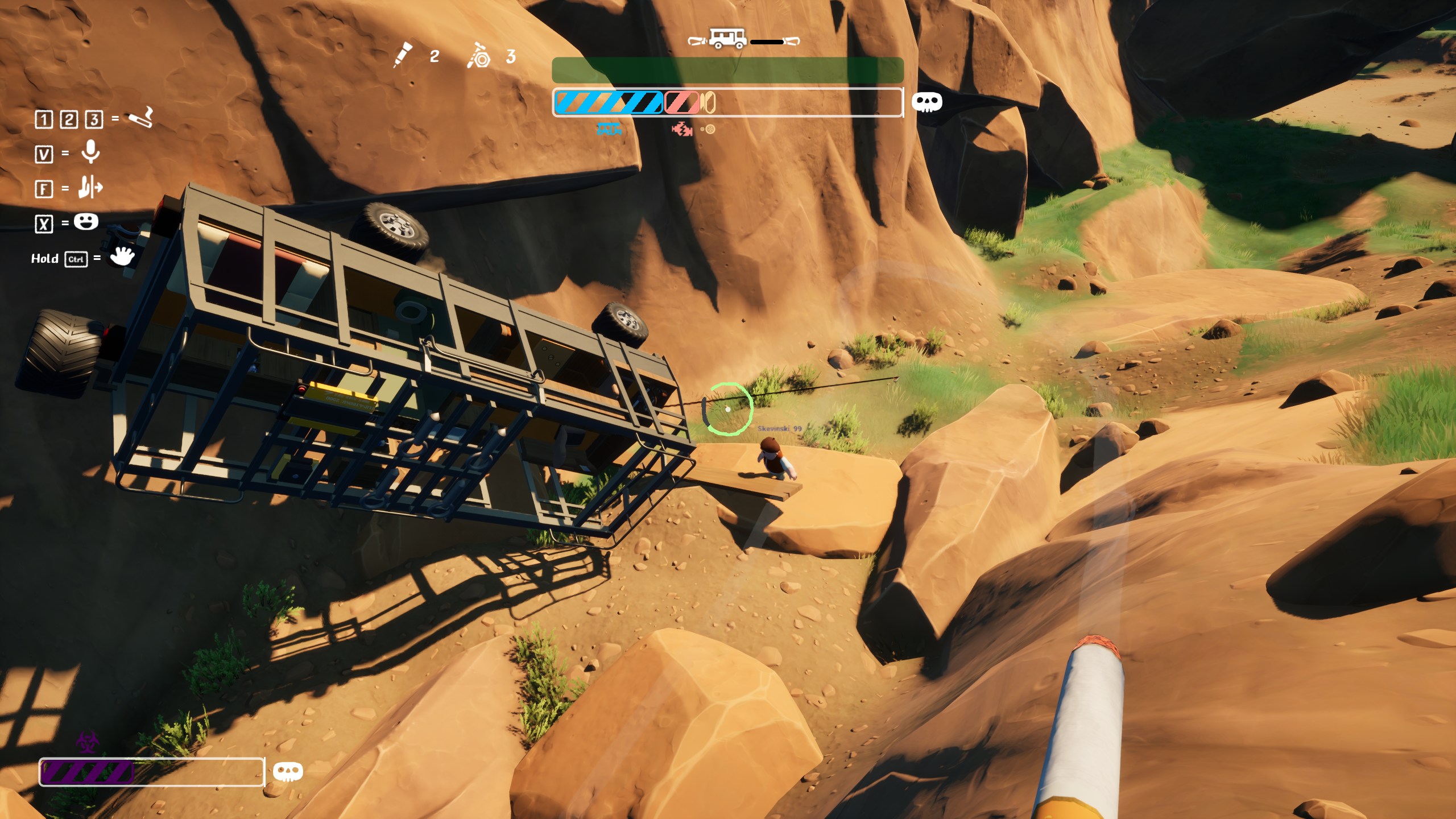
Task: Click the pointing hand with arrow icon
Action: point(90,187)
